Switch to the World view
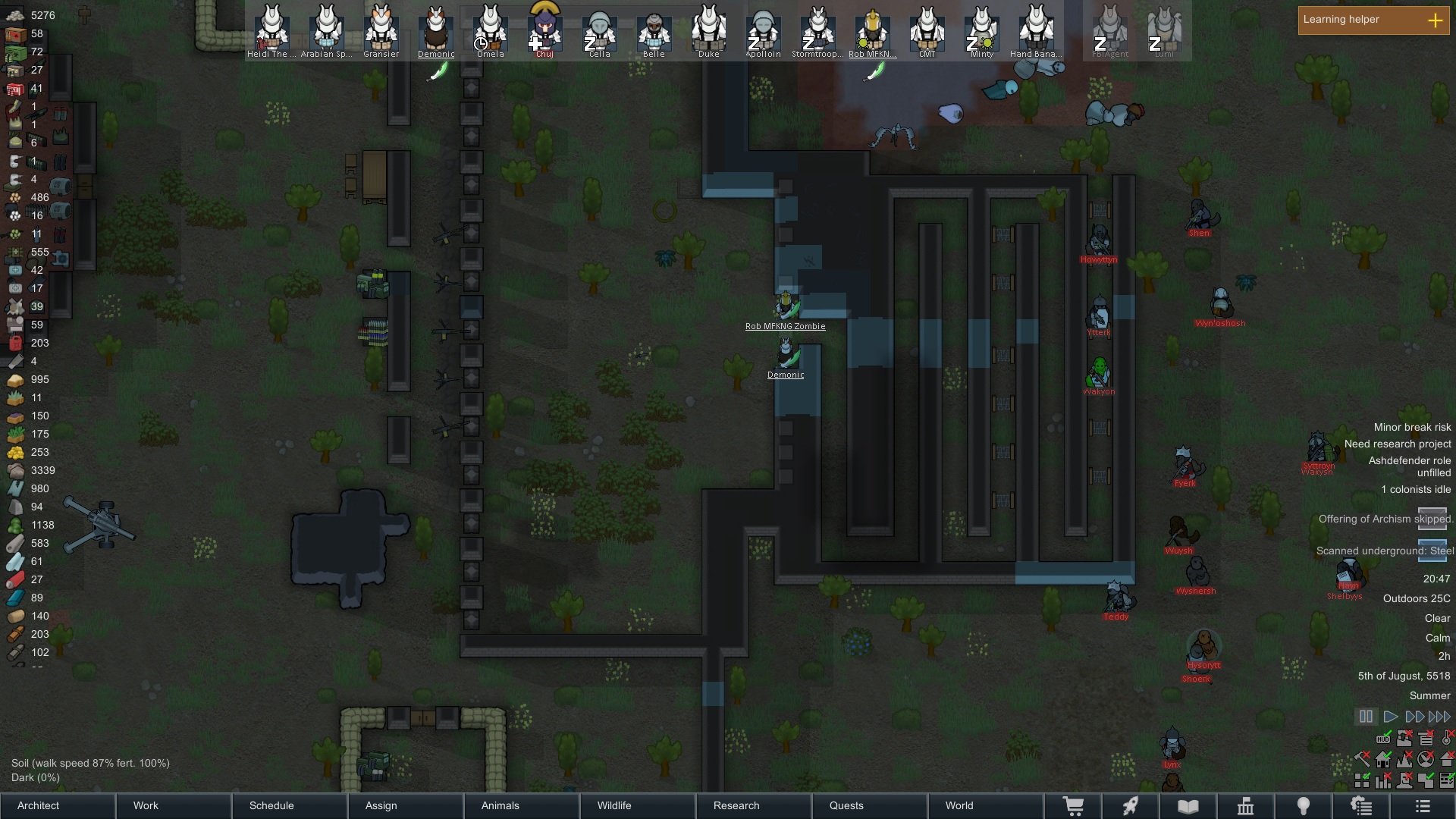Screen dimensions: 1456x819 pos(986,805)
